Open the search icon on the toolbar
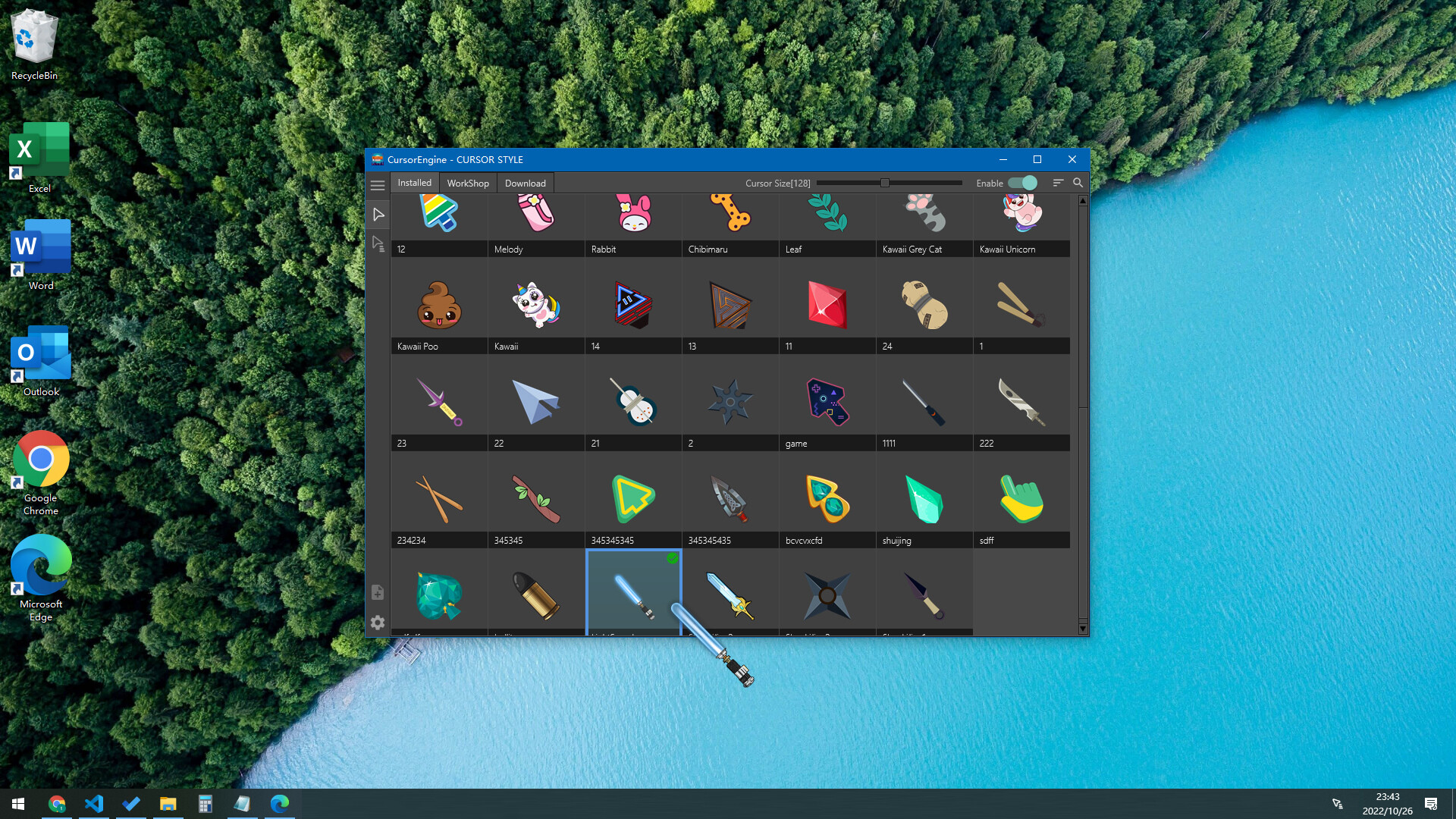 click(1078, 183)
